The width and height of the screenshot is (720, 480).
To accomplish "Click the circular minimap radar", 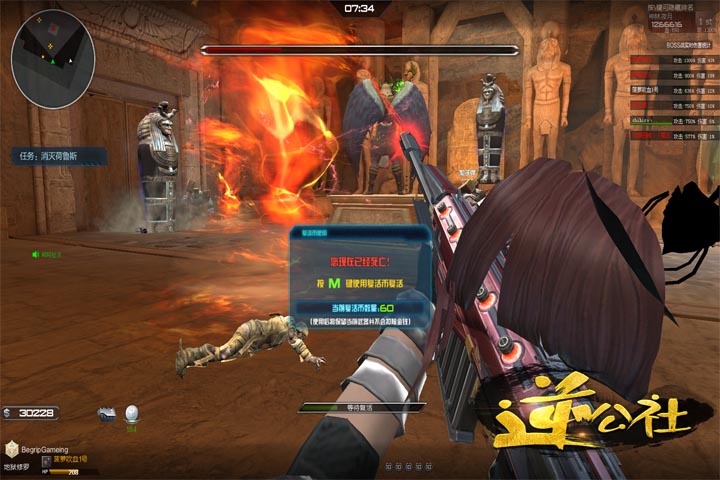I will (53, 51).
